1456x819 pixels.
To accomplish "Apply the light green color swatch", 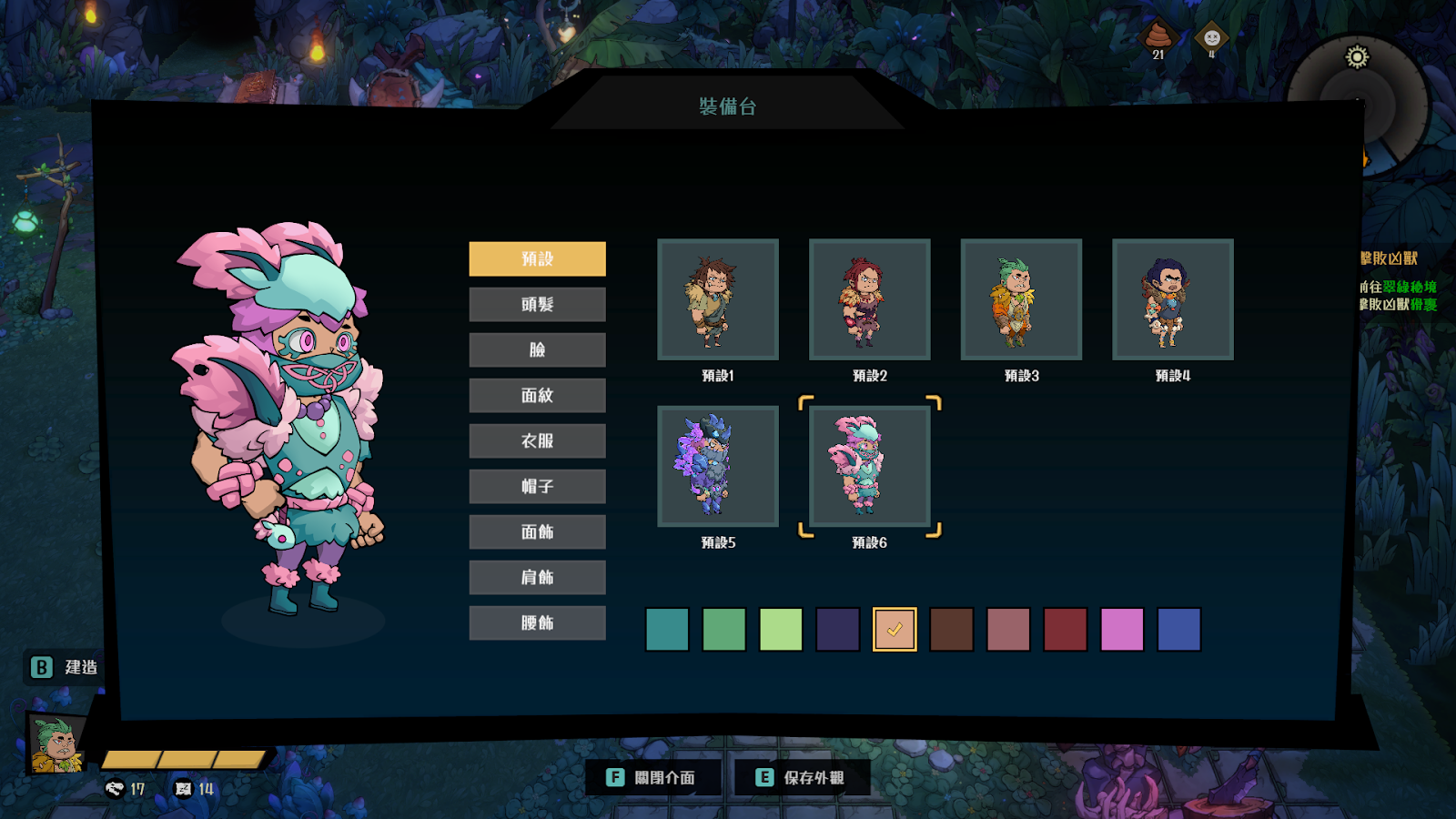I will [781, 630].
